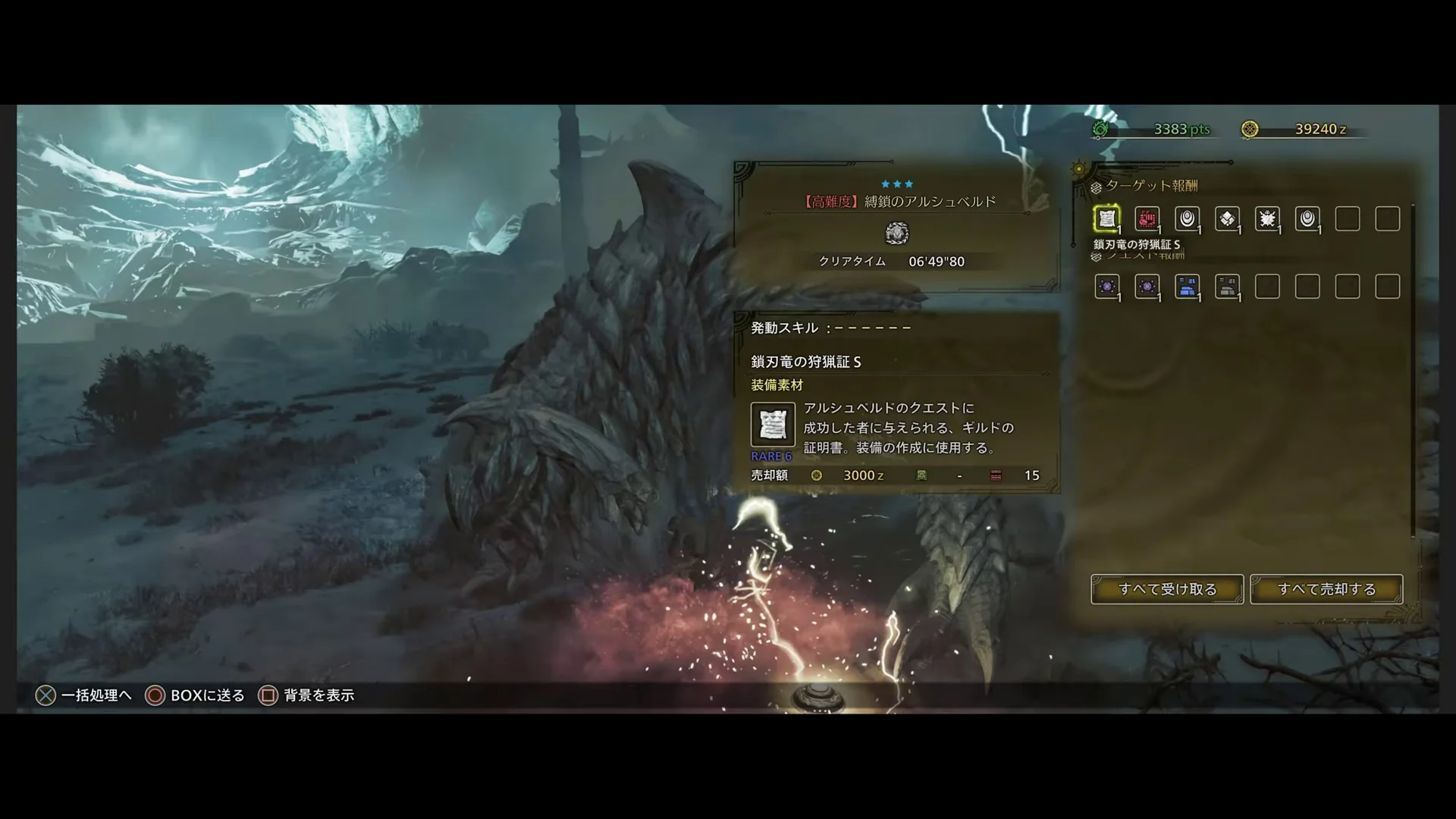Screen dimensions: 1456x819
Task: Select the white shard reward item
Action: [1228, 219]
